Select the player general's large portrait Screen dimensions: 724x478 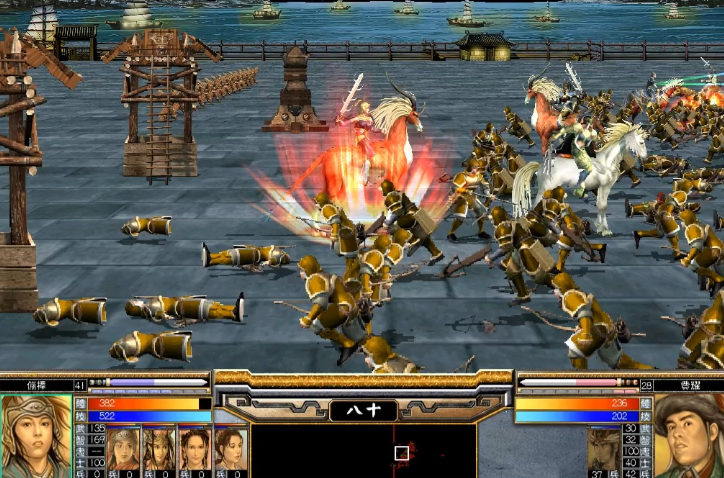[x=37, y=436]
